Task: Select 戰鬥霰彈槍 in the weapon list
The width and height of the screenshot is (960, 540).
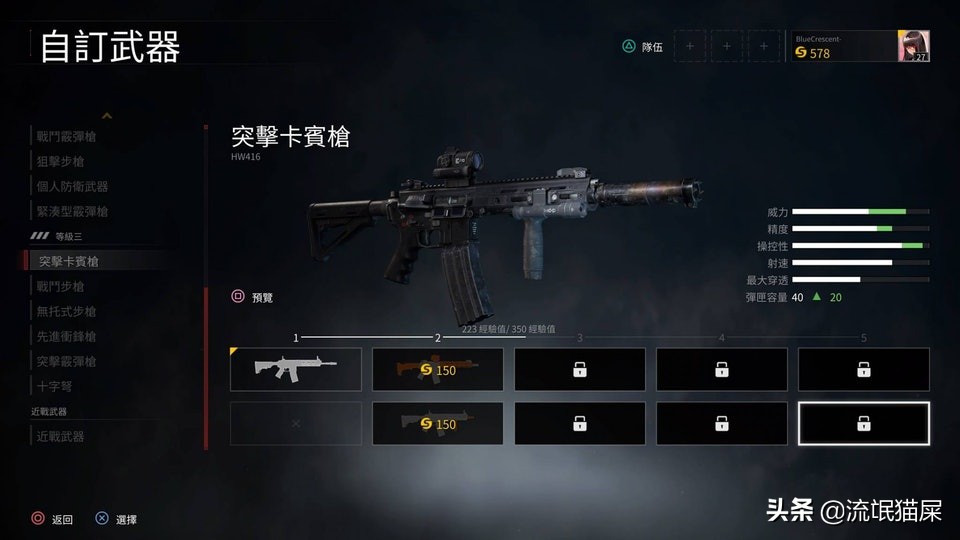Action: (x=74, y=136)
